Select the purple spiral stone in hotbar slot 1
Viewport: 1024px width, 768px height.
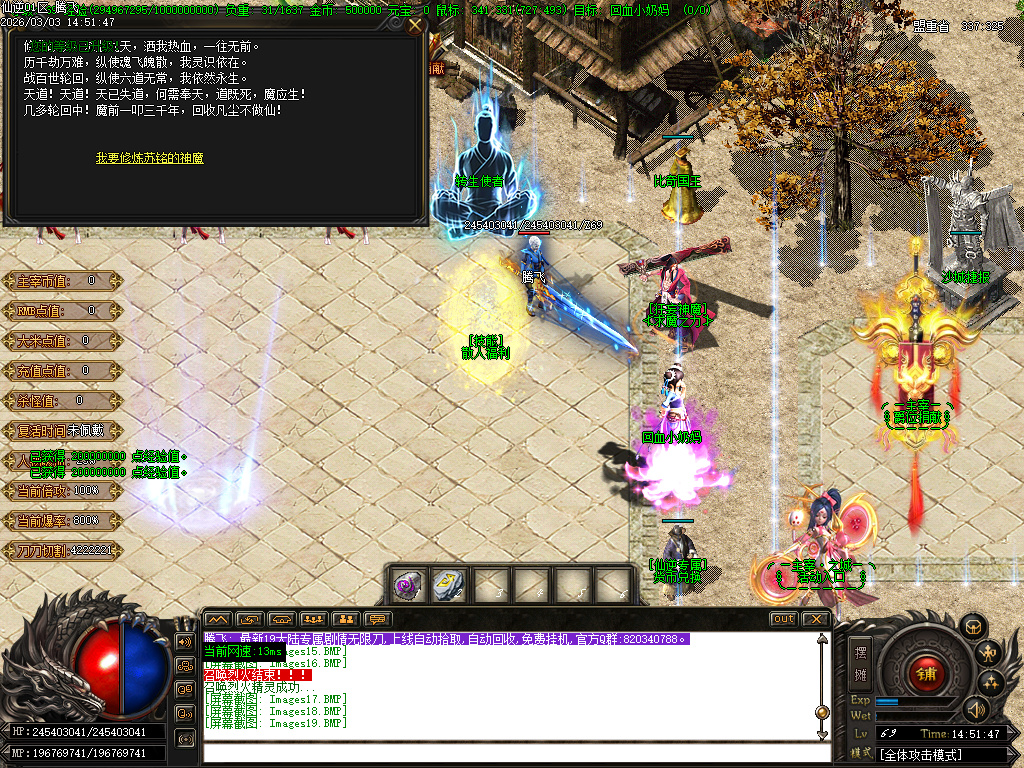tap(409, 585)
